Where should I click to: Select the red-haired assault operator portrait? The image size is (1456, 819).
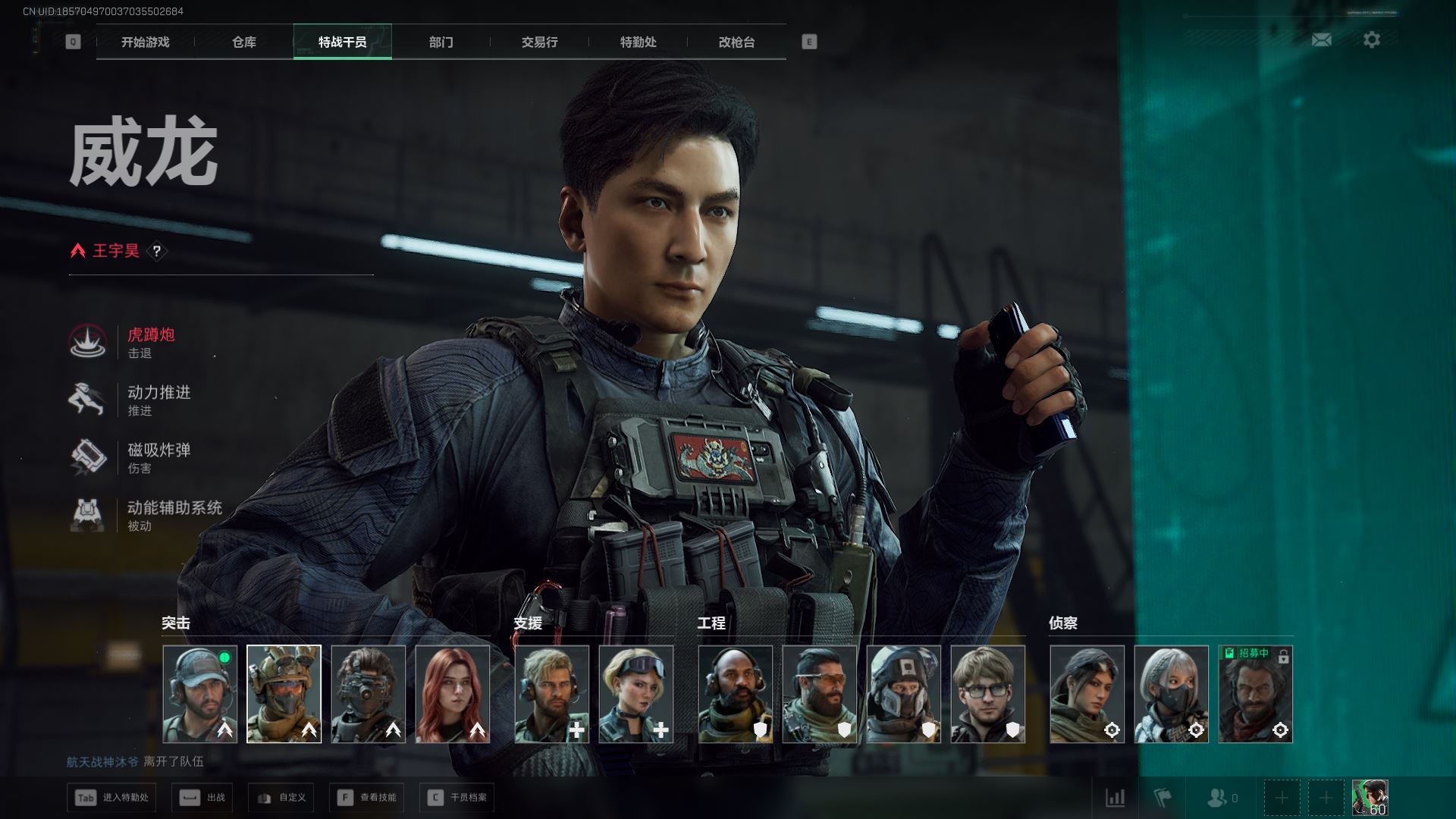pyautogui.click(x=453, y=694)
